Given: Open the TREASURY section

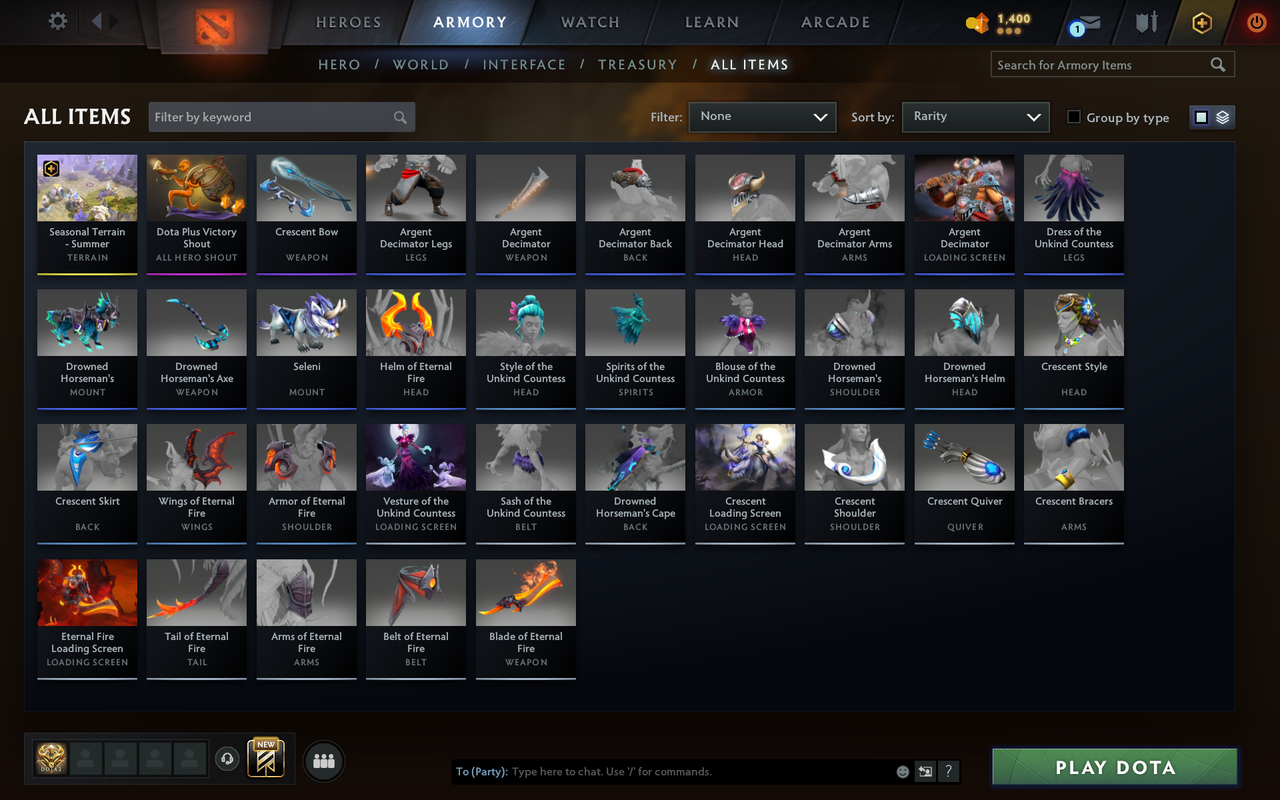Looking at the screenshot, I should (x=637, y=64).
